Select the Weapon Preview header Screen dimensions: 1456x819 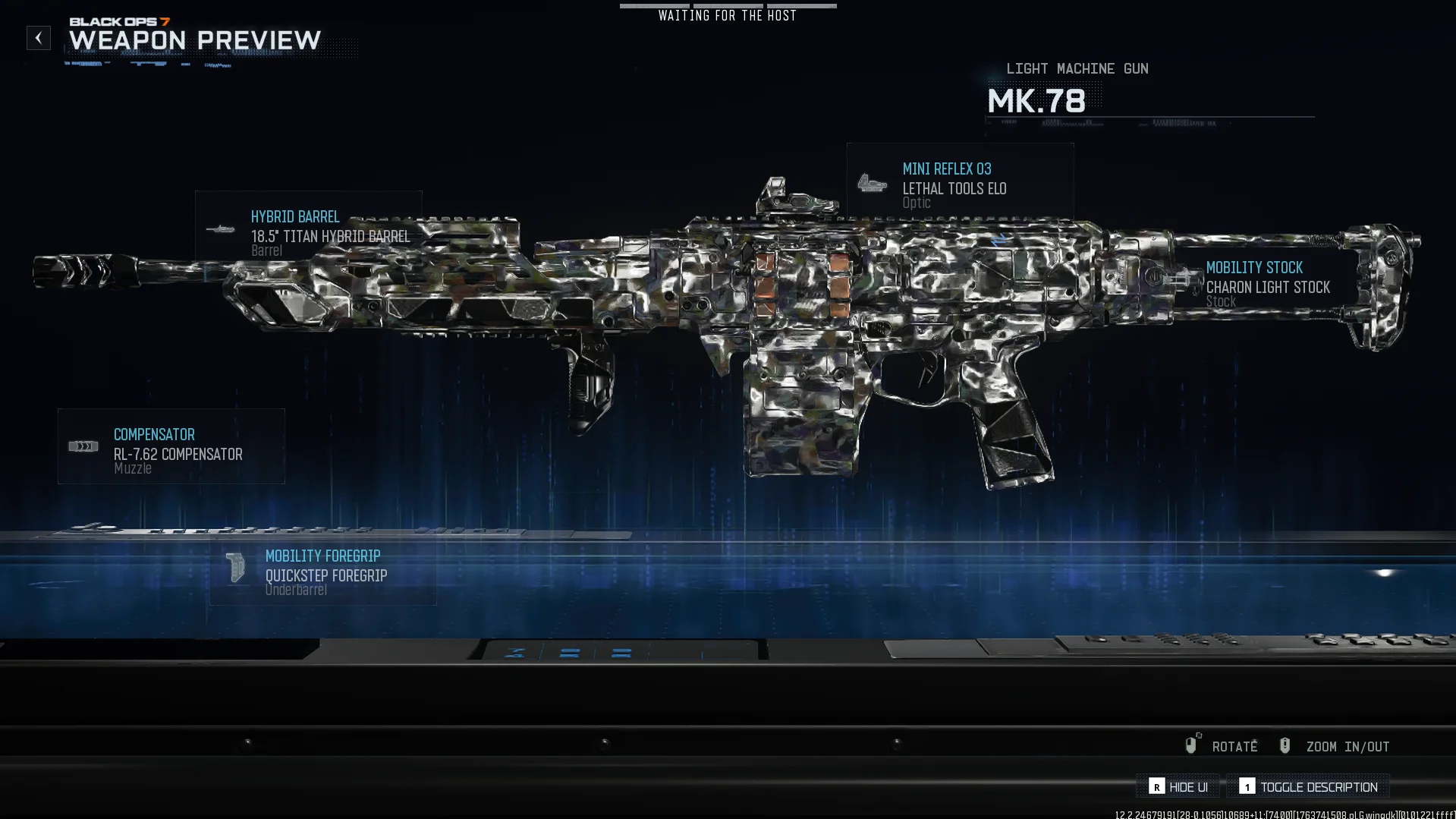[x=194, y=41]
